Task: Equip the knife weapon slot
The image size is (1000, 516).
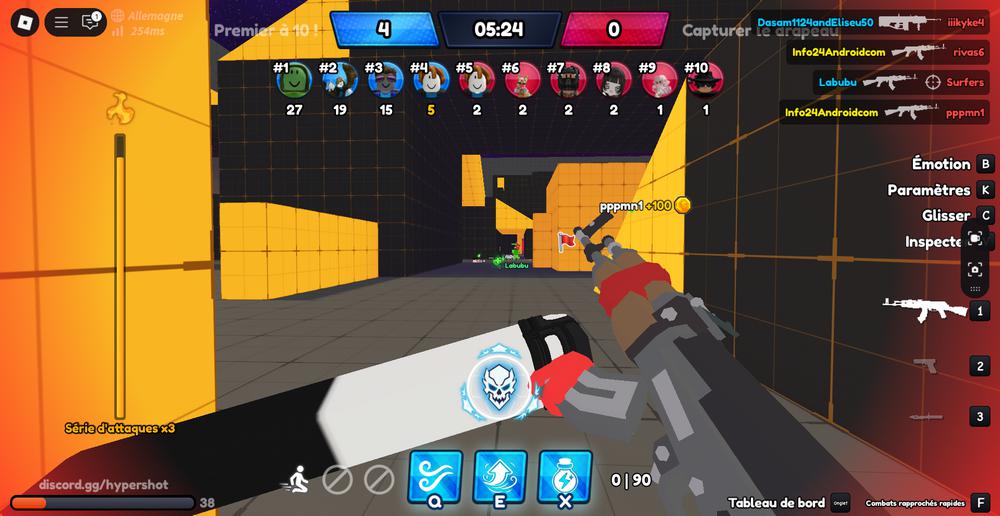Action: (925, 416)
